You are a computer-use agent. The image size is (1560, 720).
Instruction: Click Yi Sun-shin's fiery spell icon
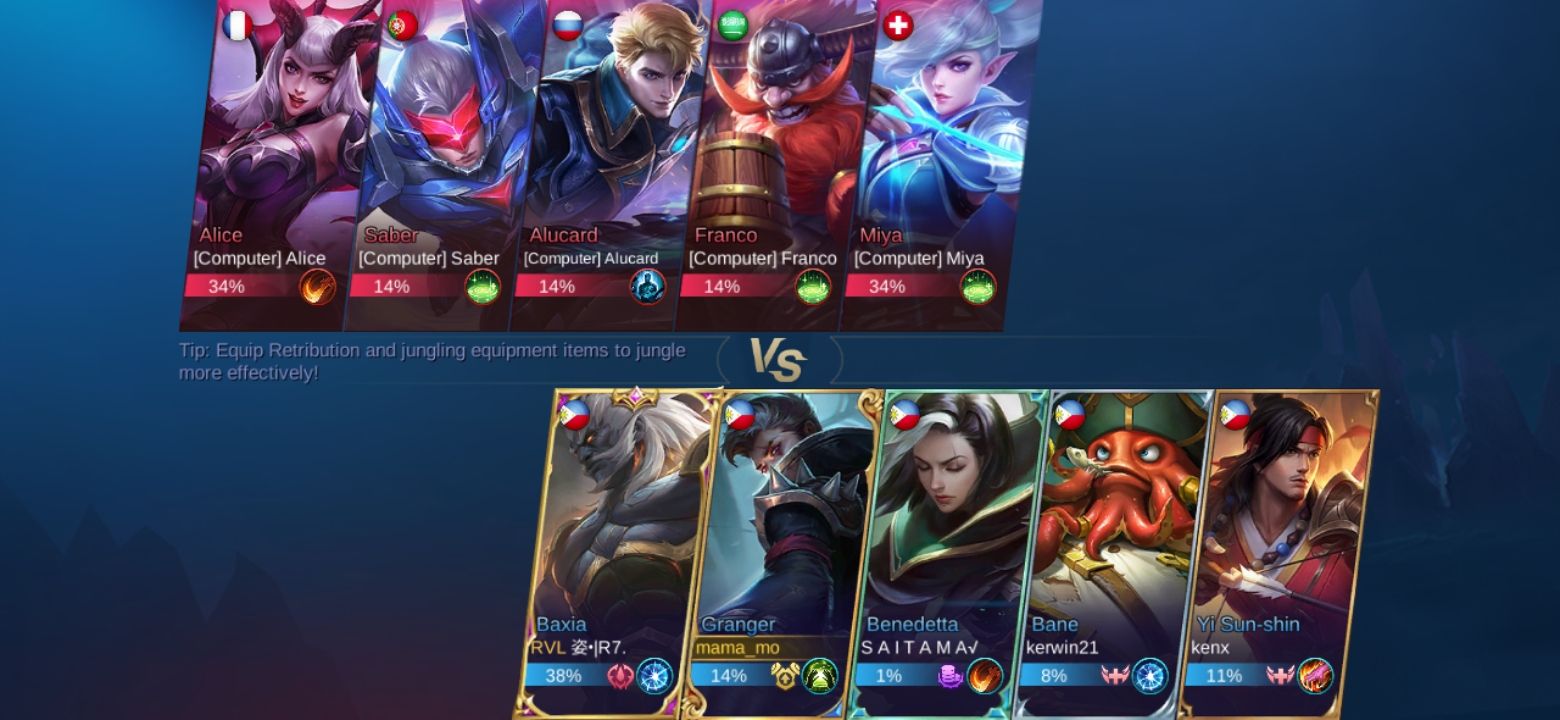(1315, 676)
